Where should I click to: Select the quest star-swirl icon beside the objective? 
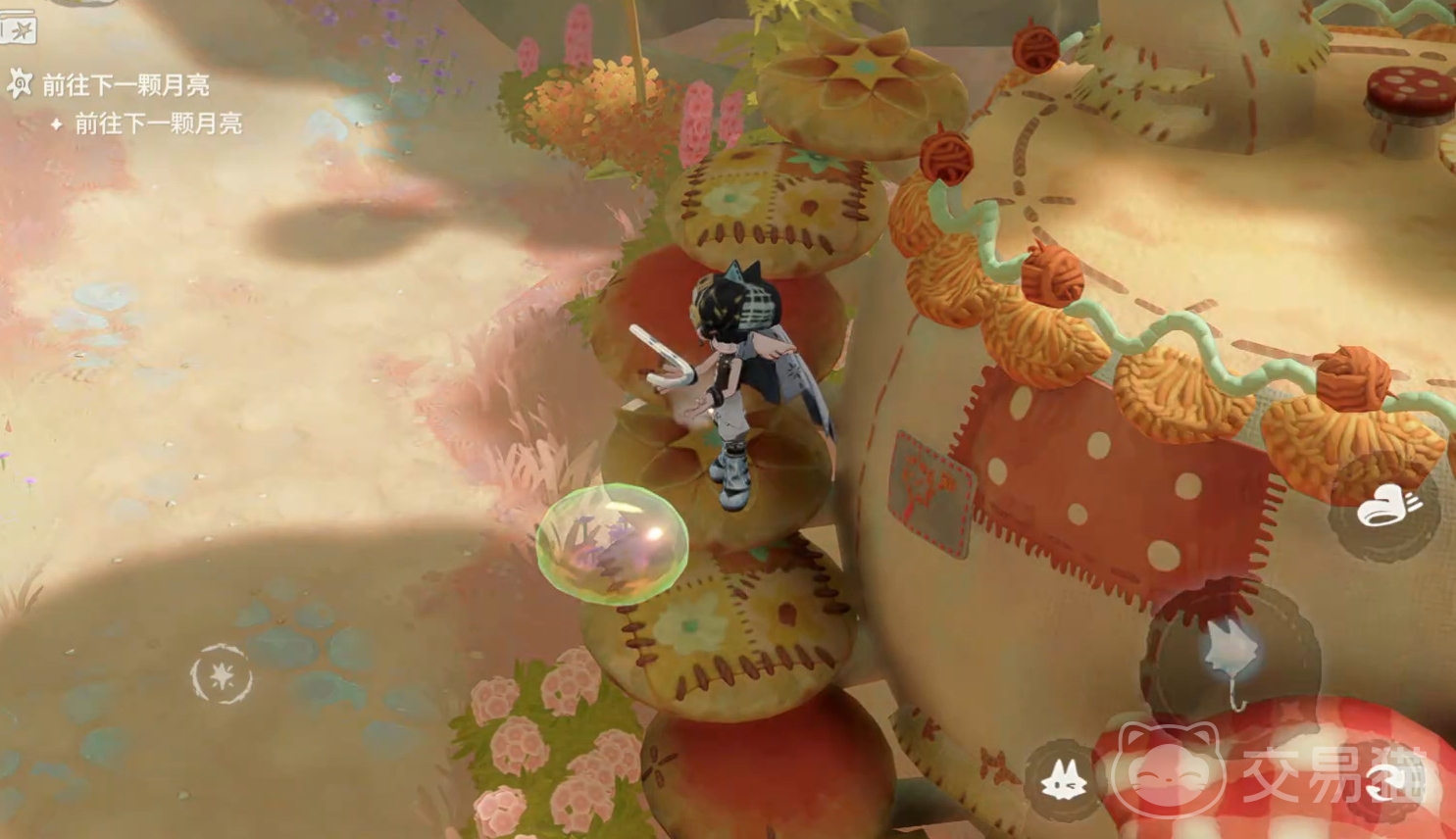point(20,84)
